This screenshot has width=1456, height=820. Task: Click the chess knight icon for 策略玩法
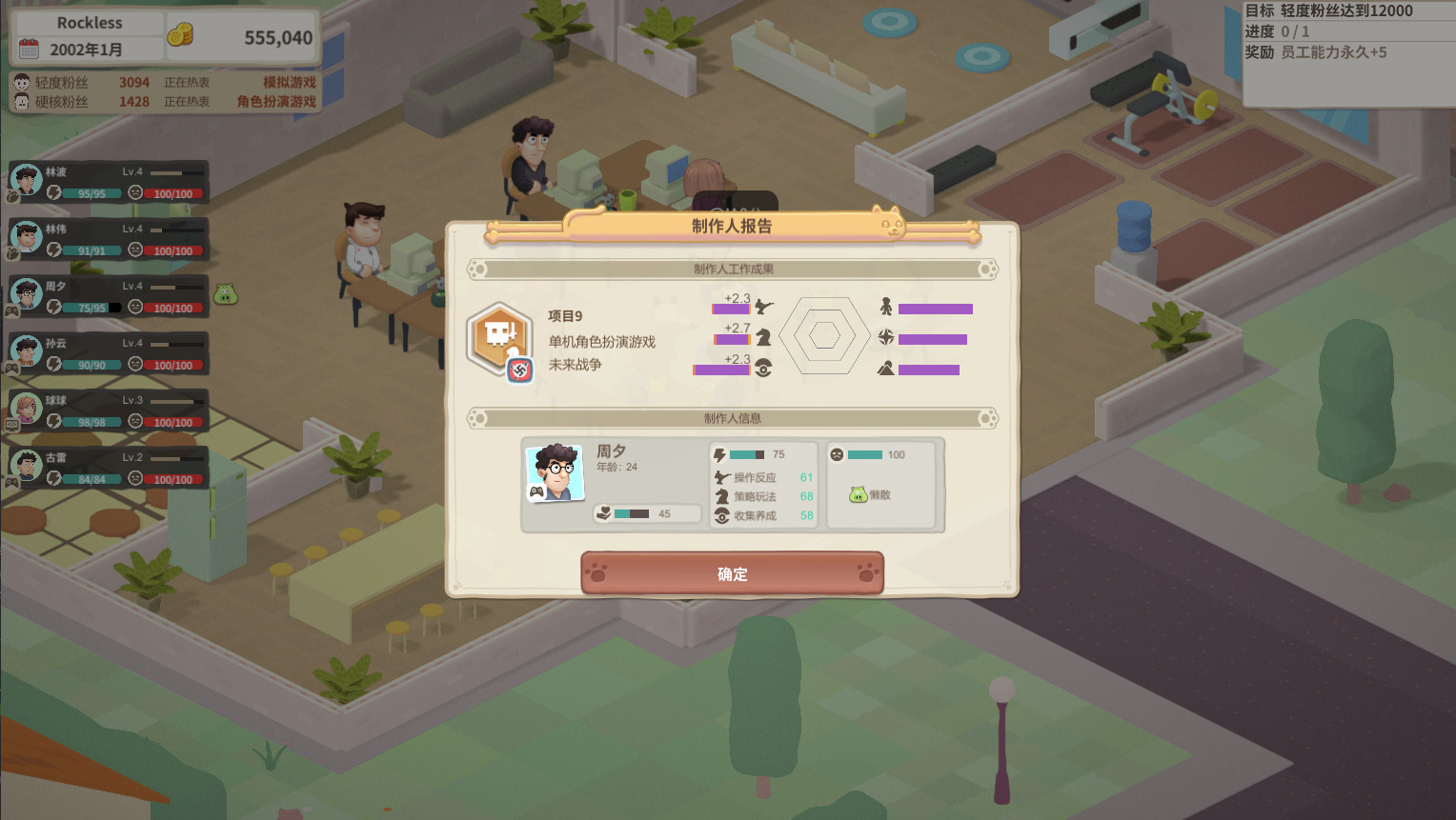719,496
